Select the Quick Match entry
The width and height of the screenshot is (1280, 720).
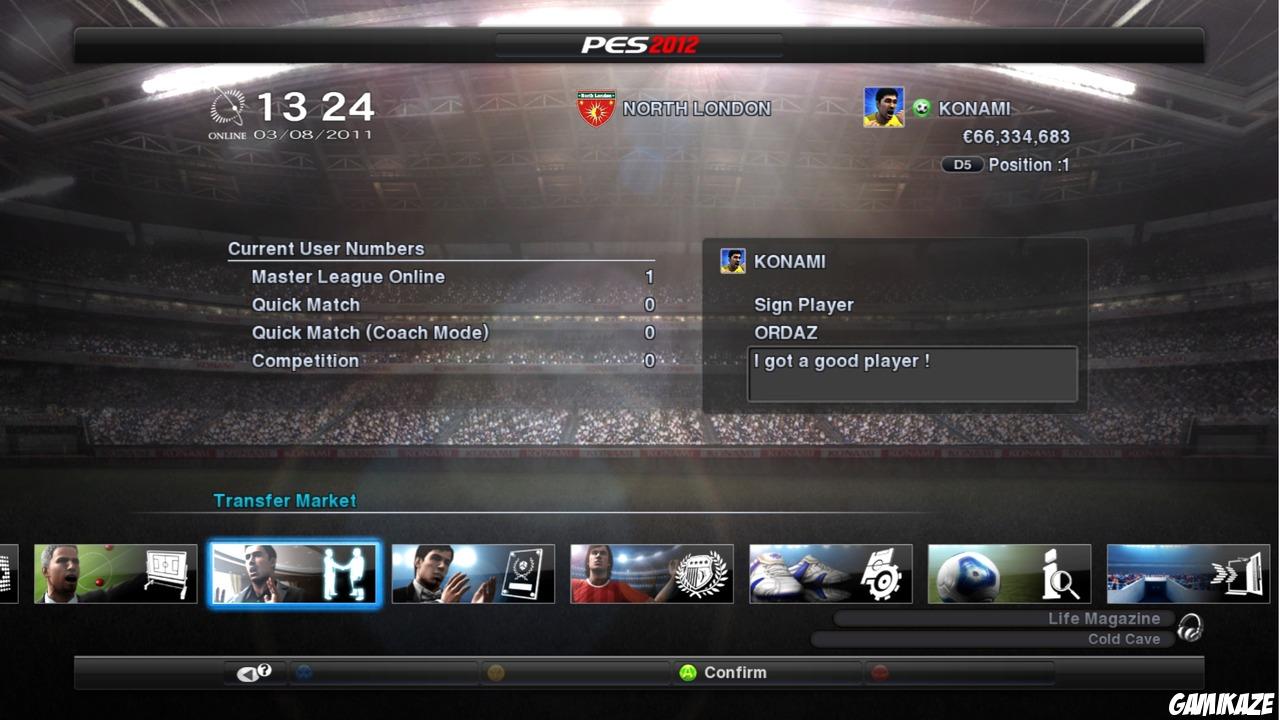pos(306,304)
